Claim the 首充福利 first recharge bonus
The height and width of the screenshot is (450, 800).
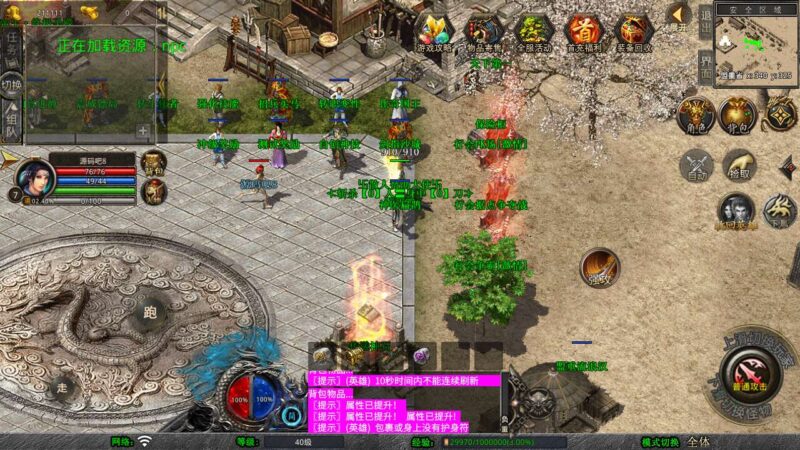[582, 32]
